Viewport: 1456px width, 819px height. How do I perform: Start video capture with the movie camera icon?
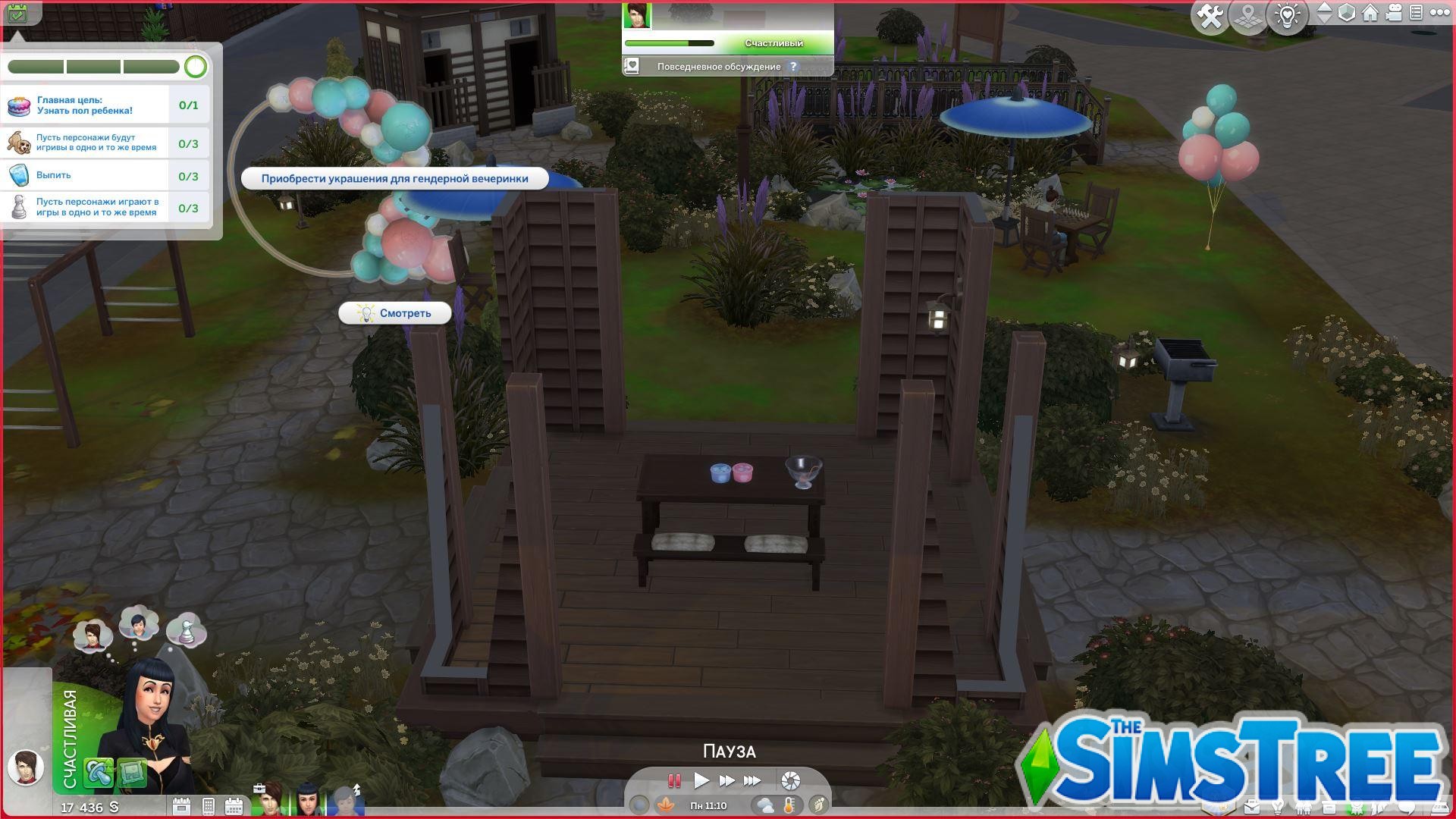(x=1392, y=11)
